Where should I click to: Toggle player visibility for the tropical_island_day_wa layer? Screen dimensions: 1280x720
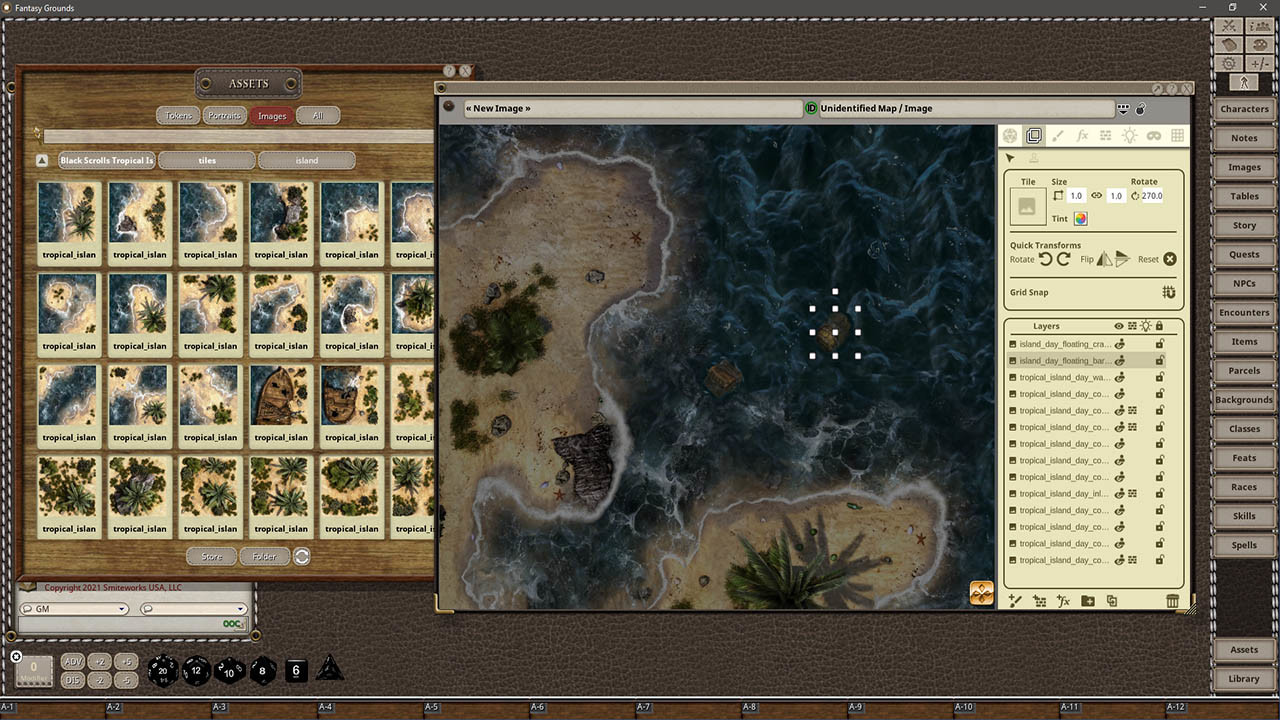tap(1120, 377)
